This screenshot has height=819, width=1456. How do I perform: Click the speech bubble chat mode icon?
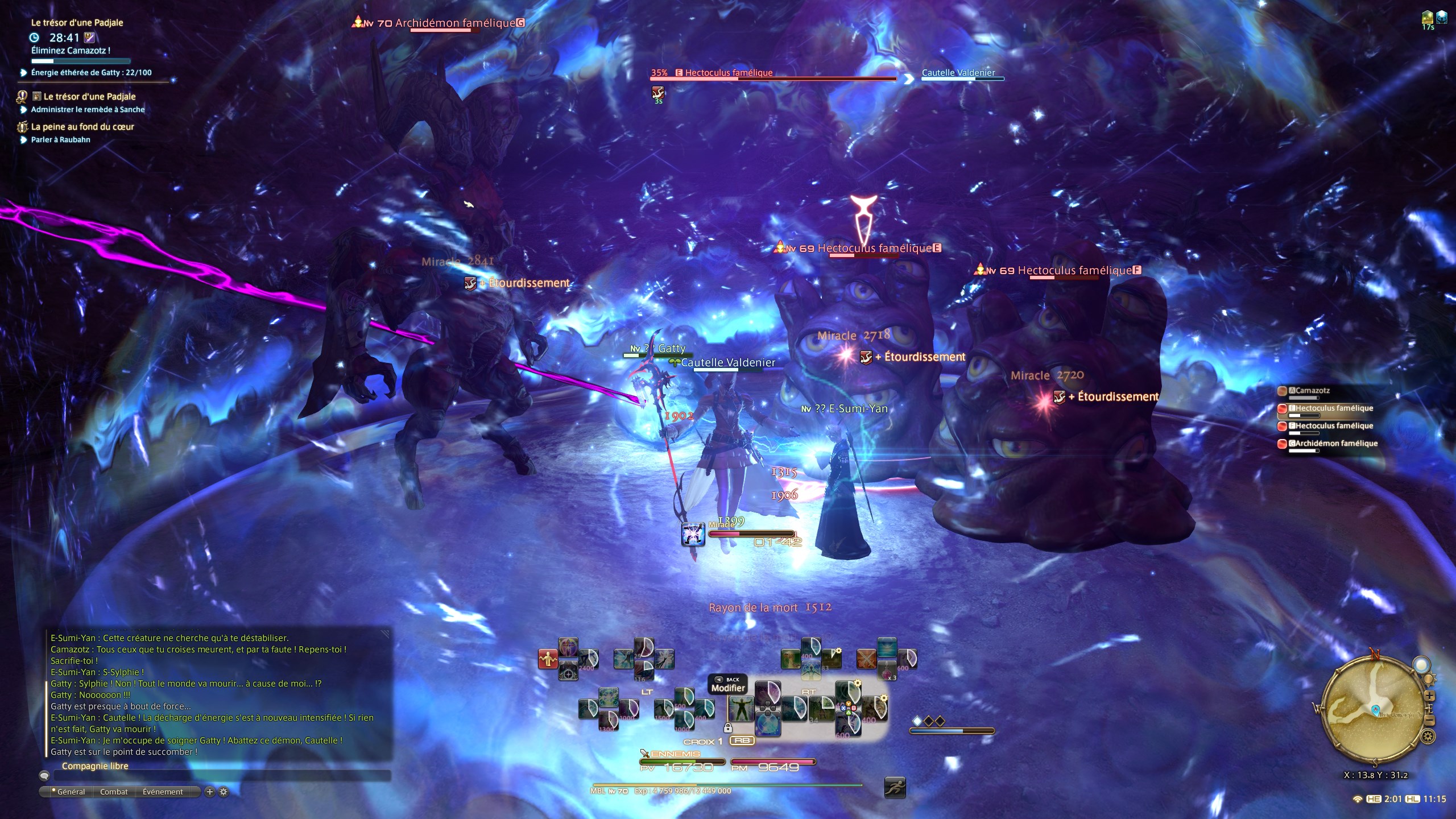pos(44,776)
